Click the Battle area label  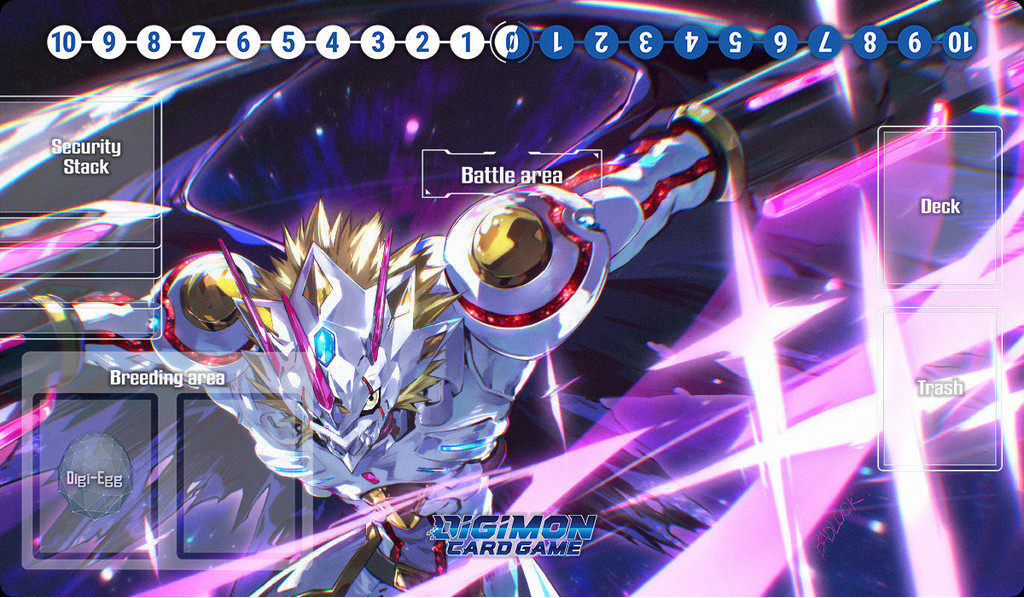pyautogui.click(x=512, y=175)
